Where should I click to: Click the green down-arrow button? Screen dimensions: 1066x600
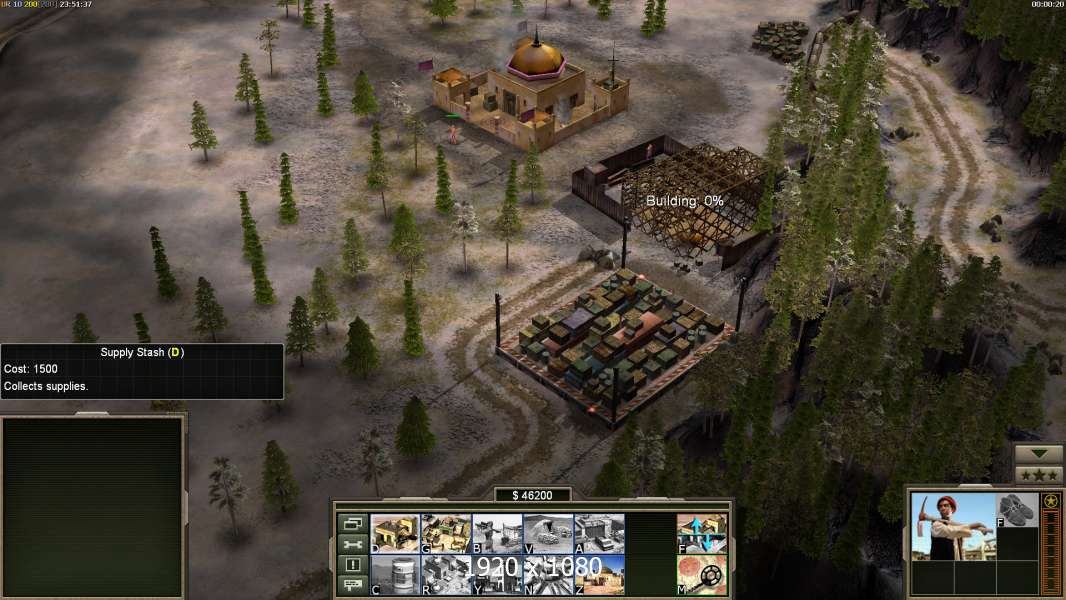(1039, 455)
